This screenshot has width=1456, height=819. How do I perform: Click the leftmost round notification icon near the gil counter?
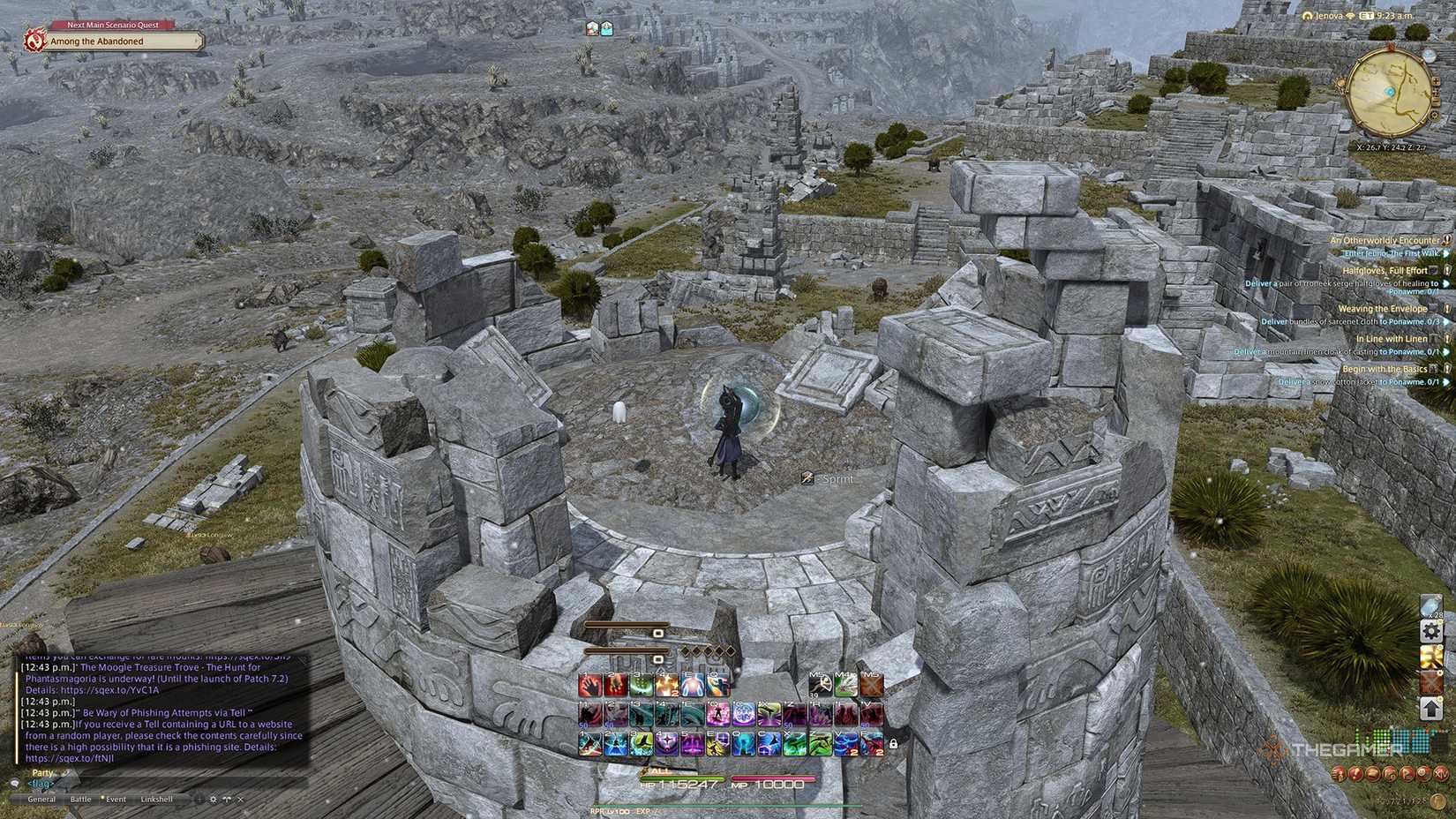[1339, 775]
